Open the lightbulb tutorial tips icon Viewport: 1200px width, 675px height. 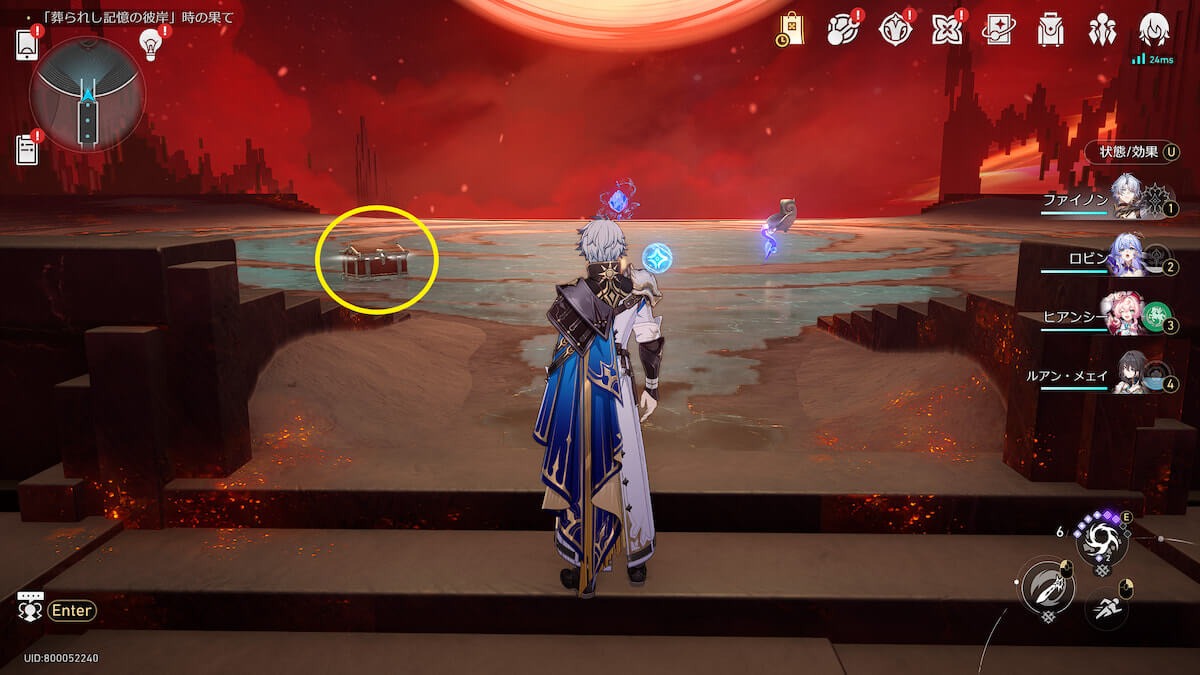(x=151, y=43)
